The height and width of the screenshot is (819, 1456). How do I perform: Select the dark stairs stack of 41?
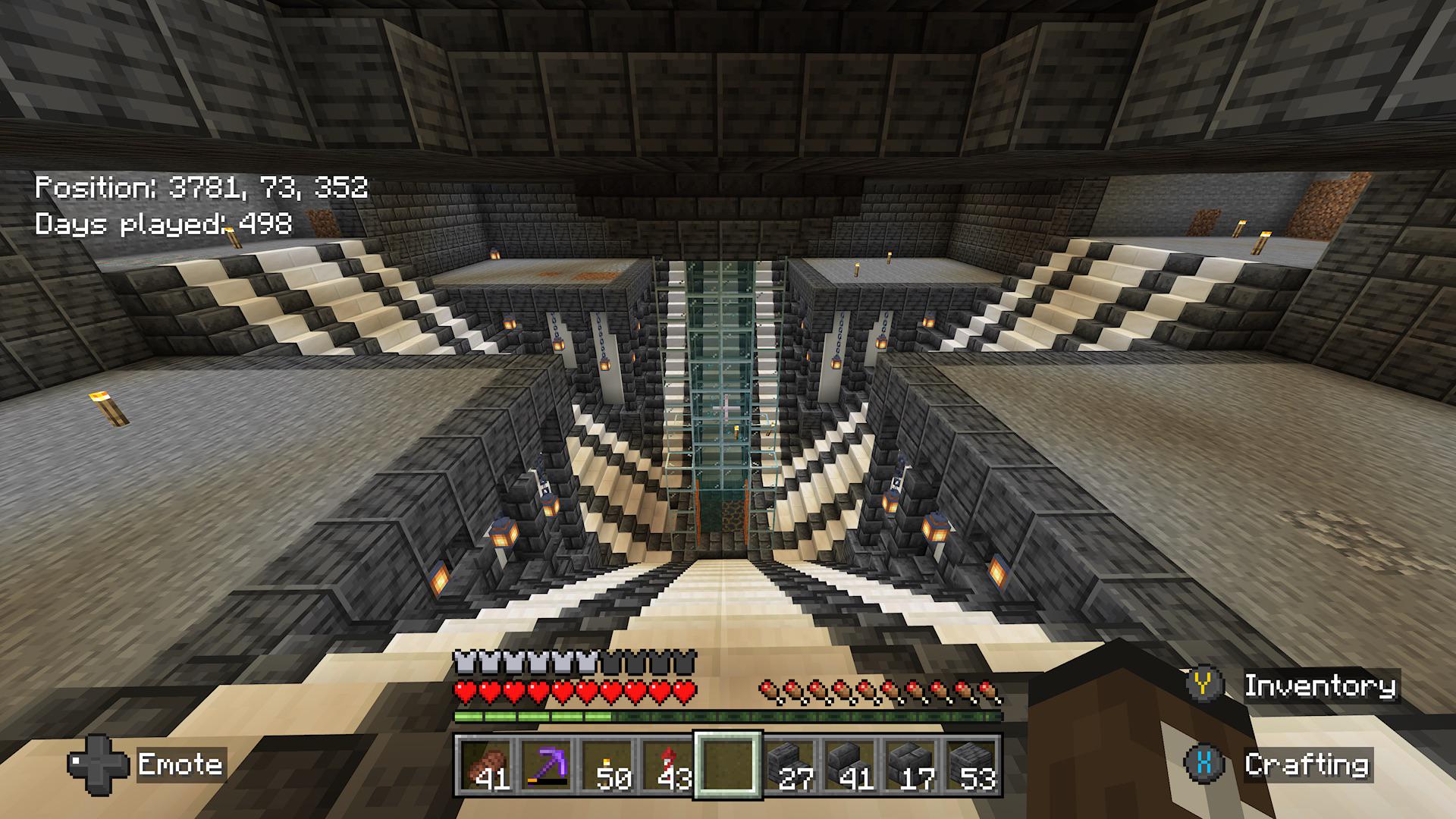(849, 765)
